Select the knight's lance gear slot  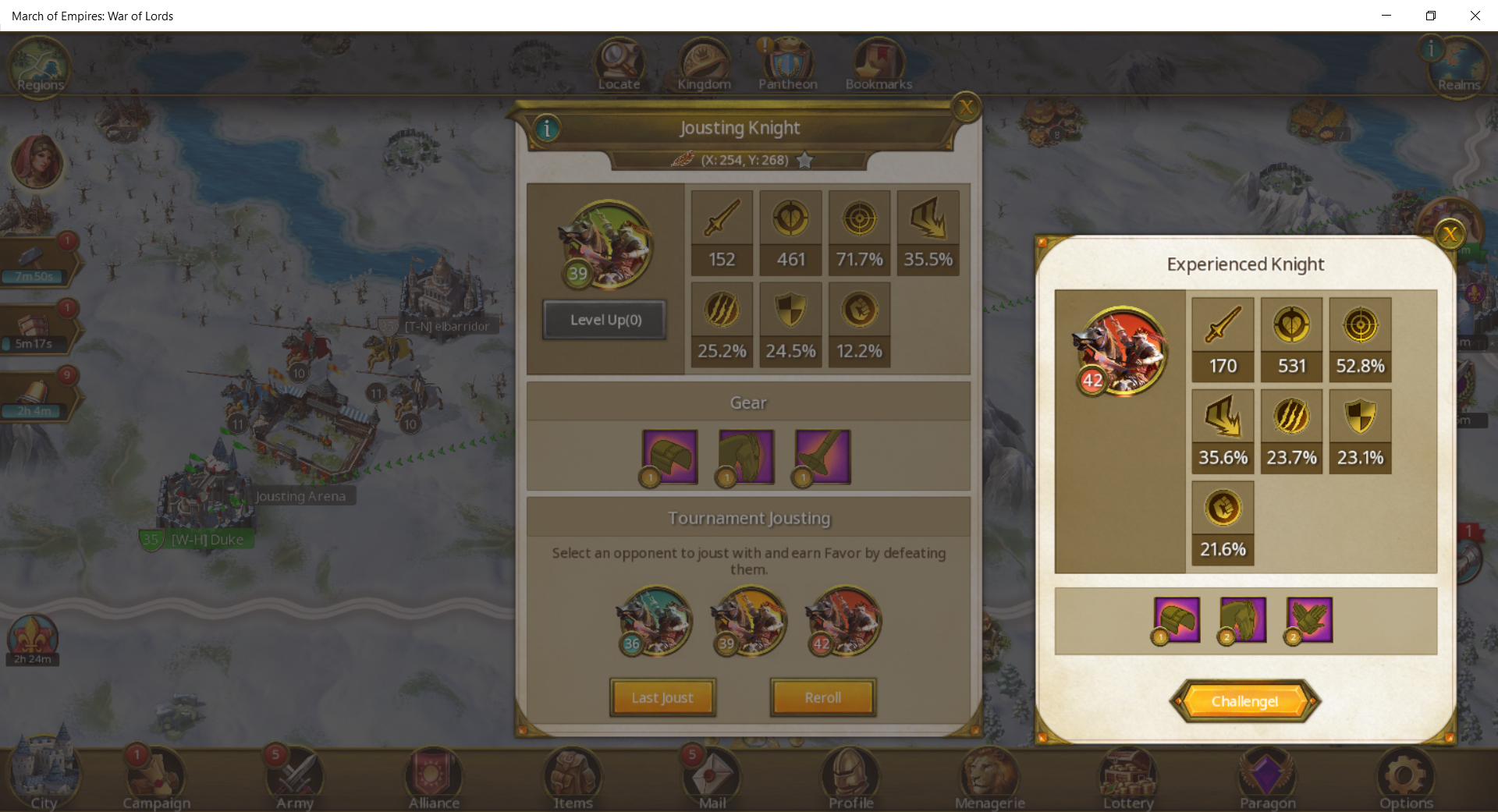(822, 457)
